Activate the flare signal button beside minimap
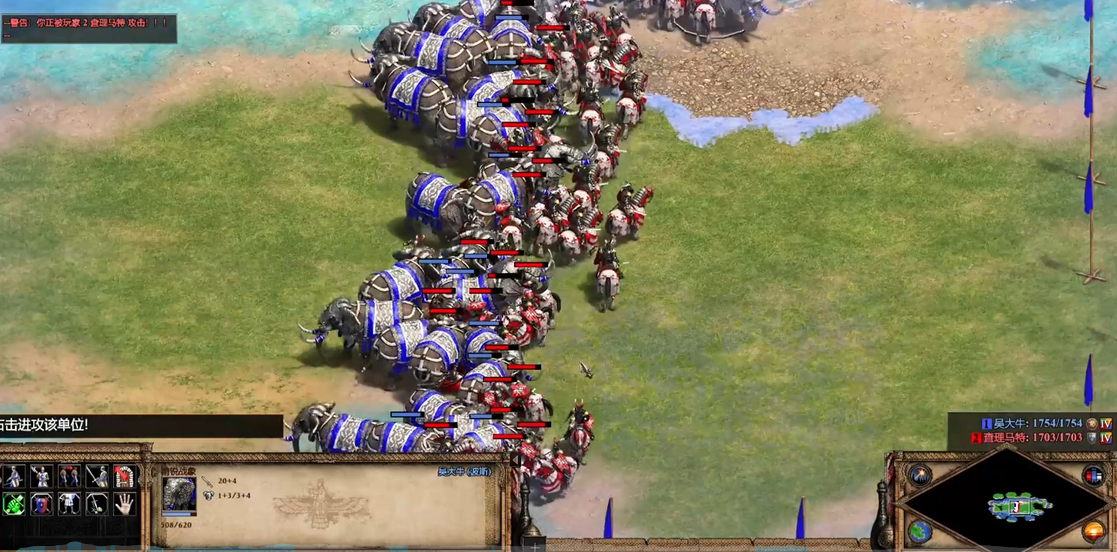1117x552 pixels. 920,475
